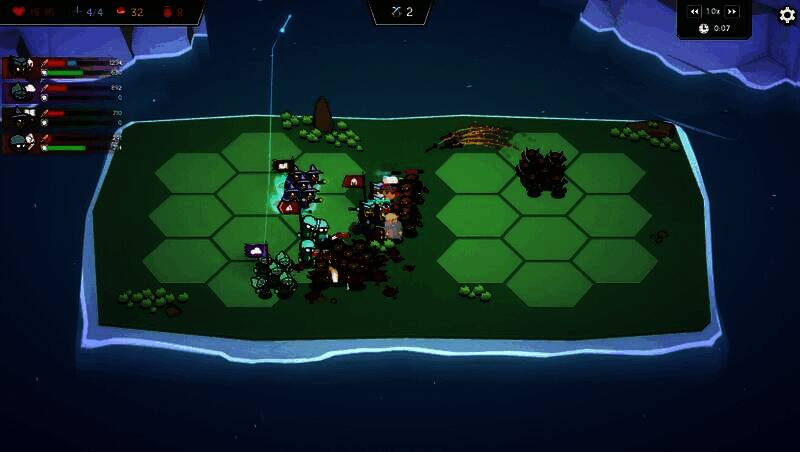Select the second unit row with the cloud icon

tap(62, 92)
